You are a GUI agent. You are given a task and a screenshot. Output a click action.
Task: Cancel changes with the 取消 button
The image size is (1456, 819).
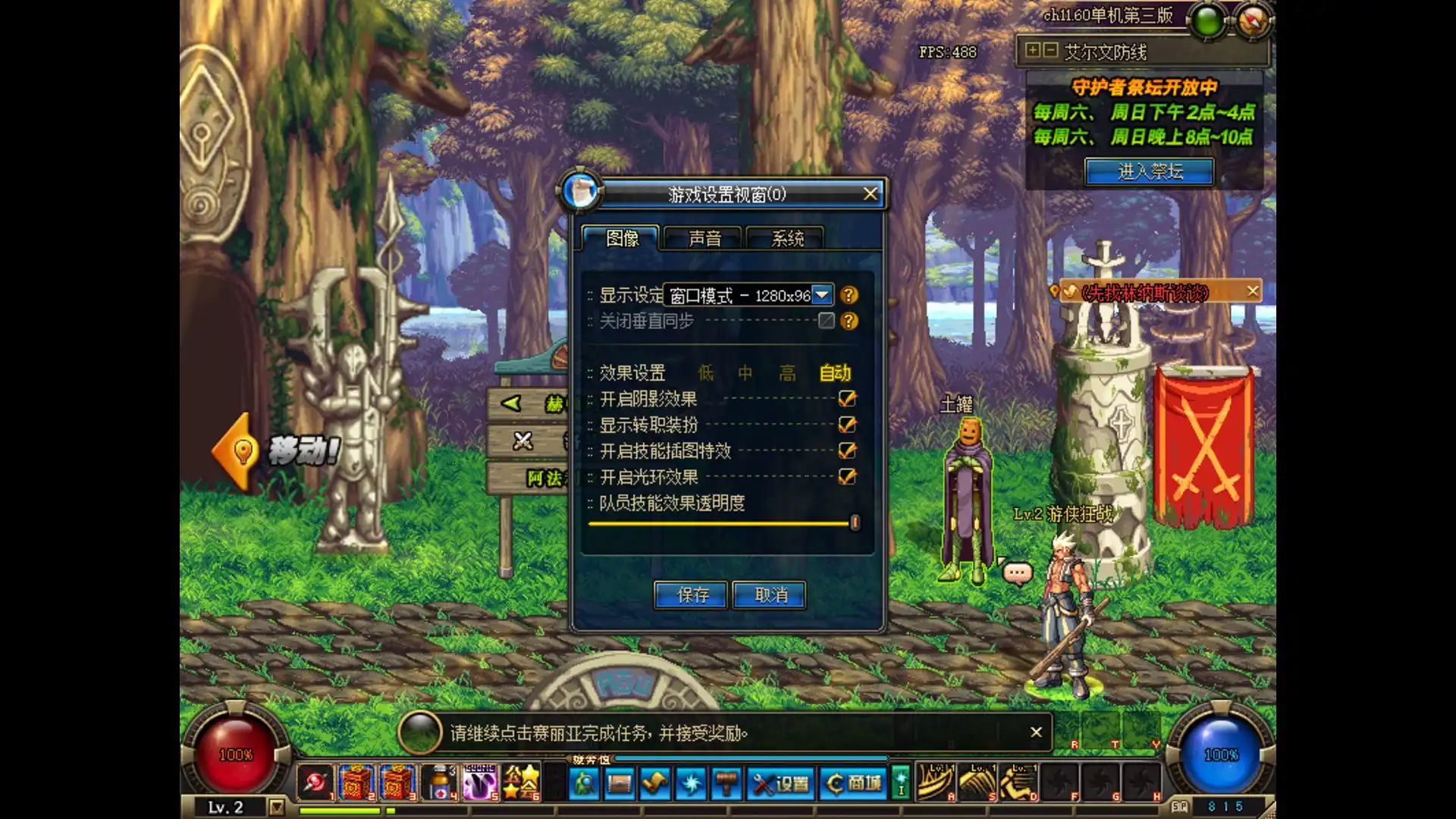[770, 595]
